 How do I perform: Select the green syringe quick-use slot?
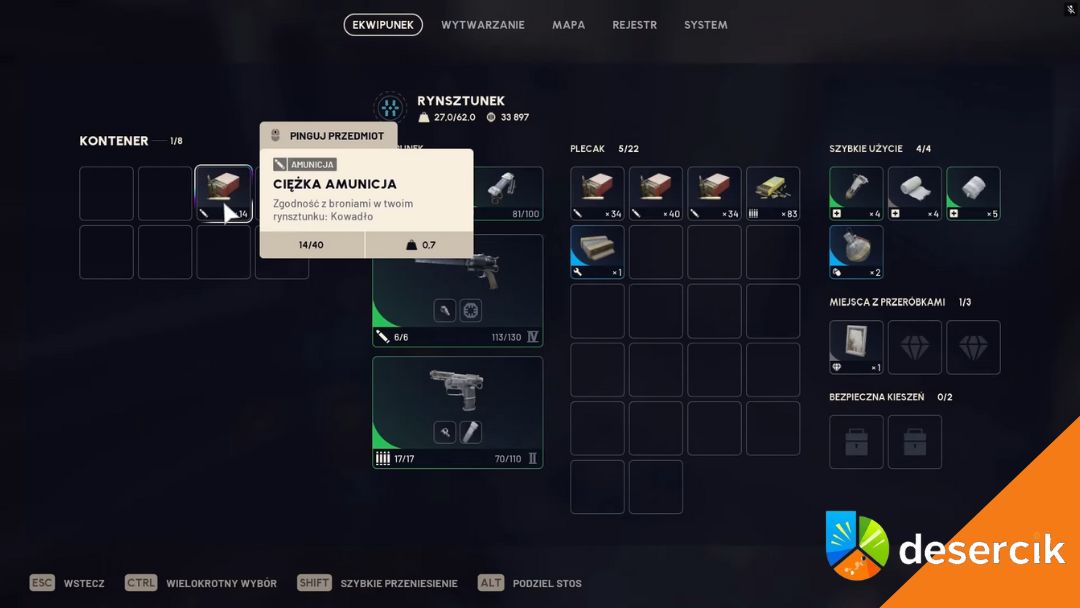click(856, 193)
